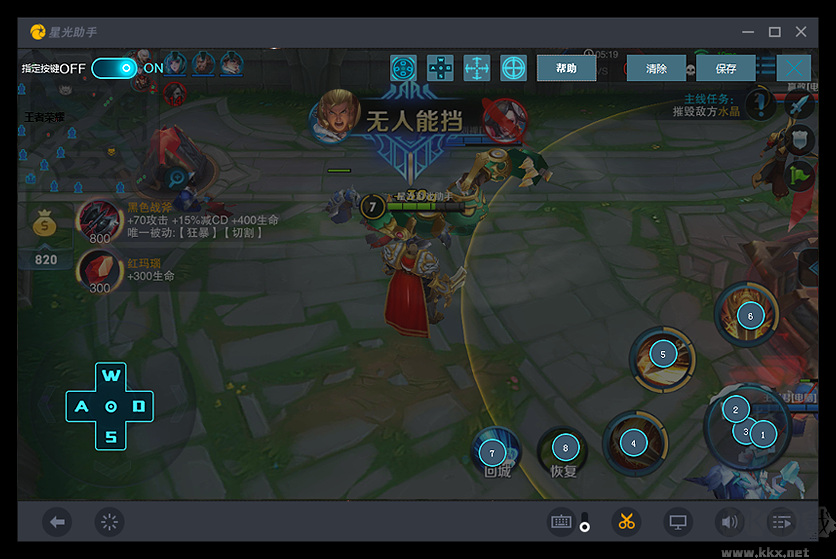The image size is (836, 559).
Task: Click the back arrow in bottom bar
Action: coord(57,521)
